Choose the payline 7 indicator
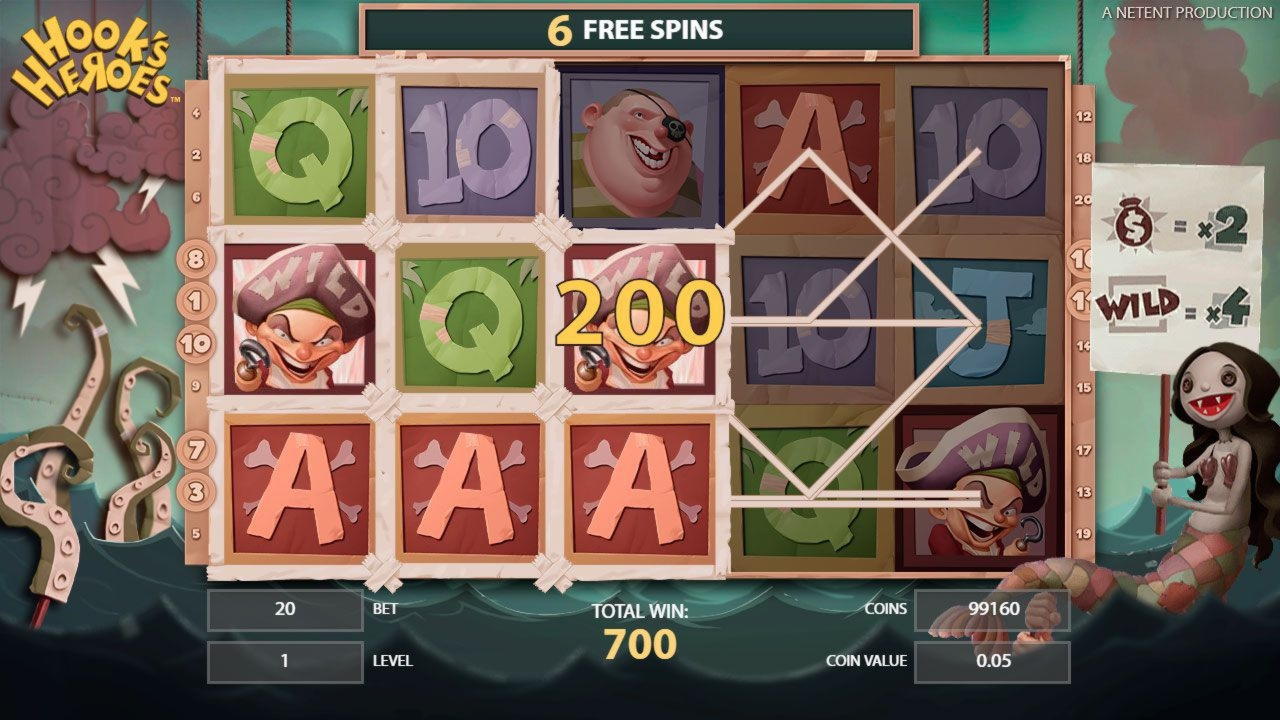1280x720 pixels. (196, 449)
